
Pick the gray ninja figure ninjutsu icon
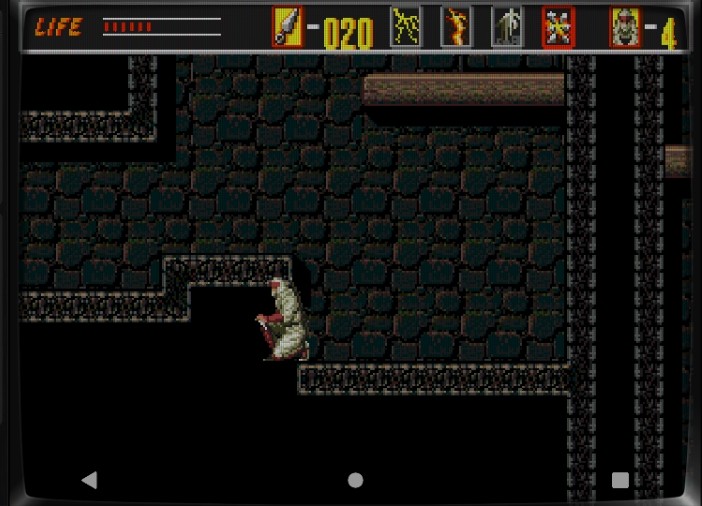[507, 27]
